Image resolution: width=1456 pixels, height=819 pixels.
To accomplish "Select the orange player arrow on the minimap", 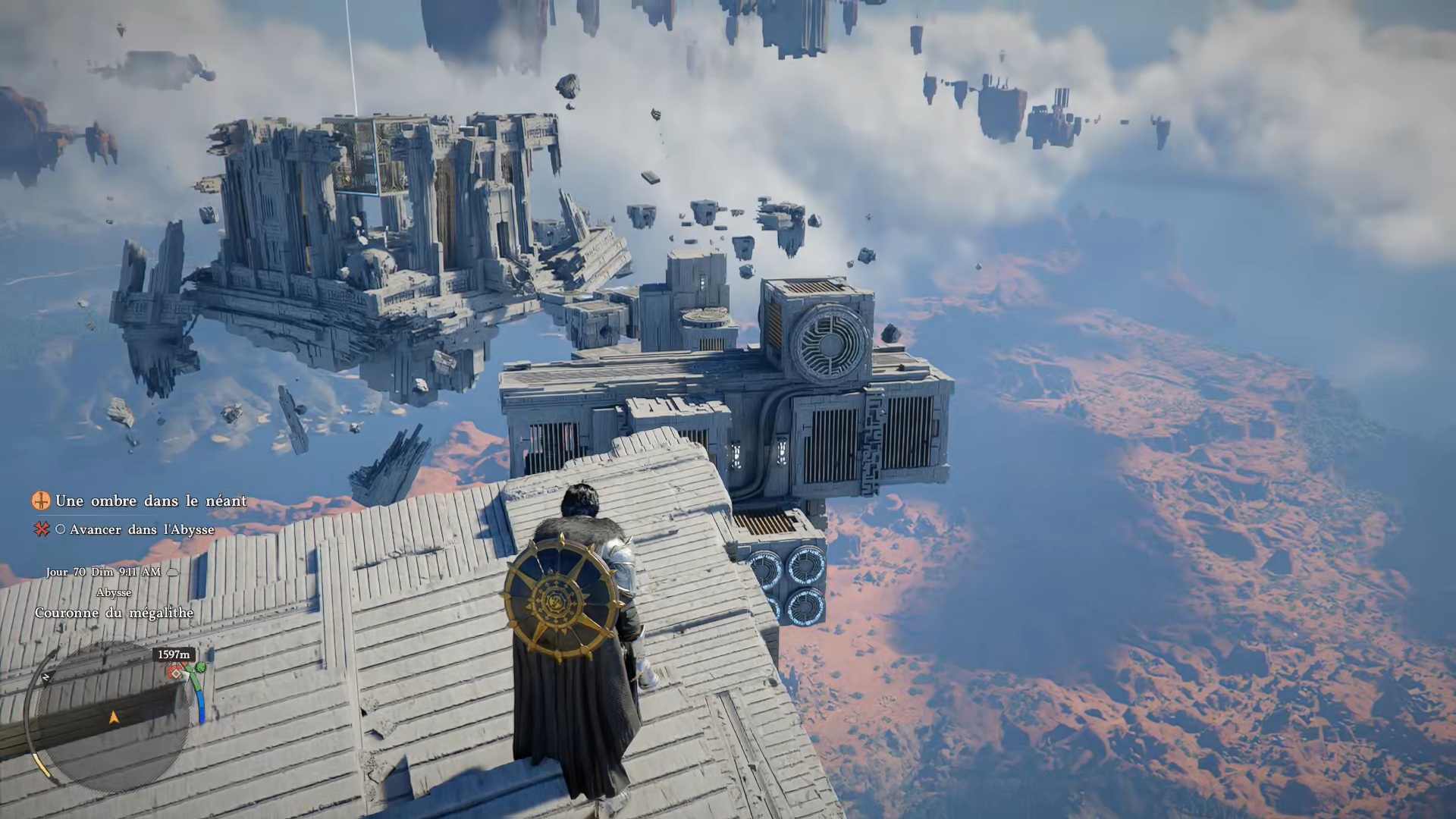I will 115,717.
